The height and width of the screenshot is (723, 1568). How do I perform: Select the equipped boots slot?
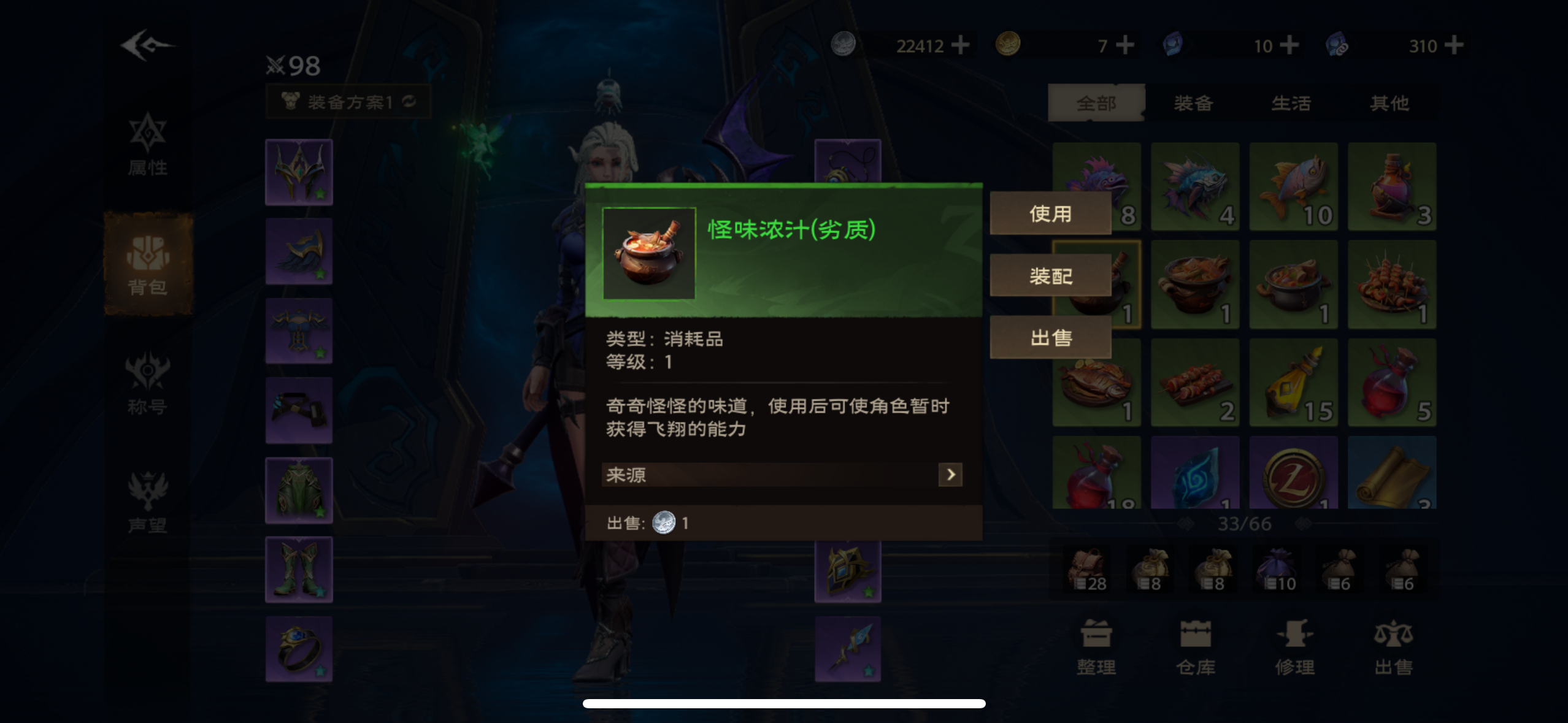[299, 569]
